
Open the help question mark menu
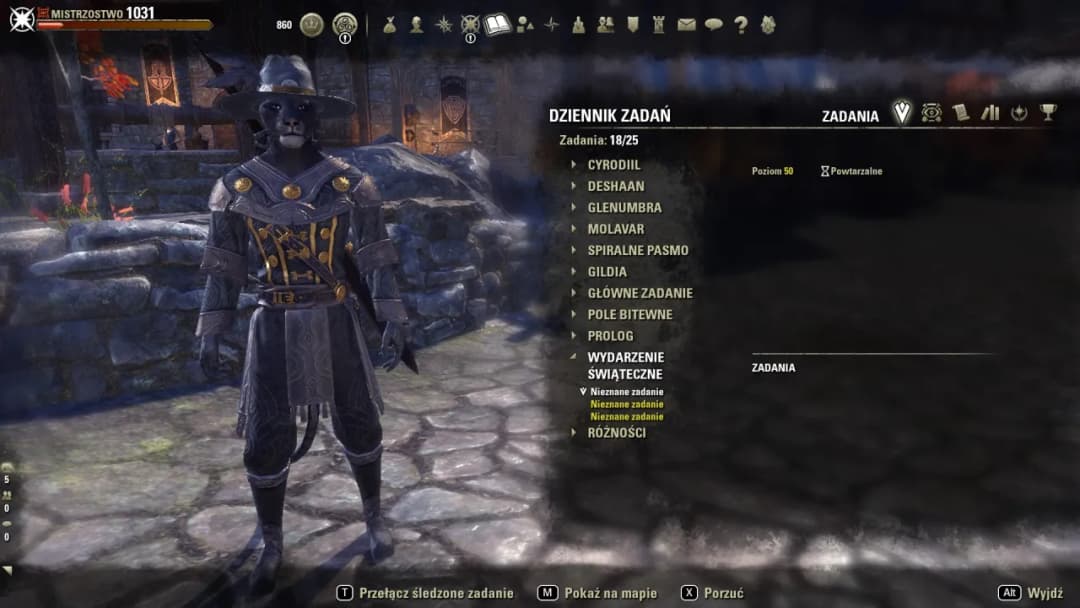[x=740, y=25]
